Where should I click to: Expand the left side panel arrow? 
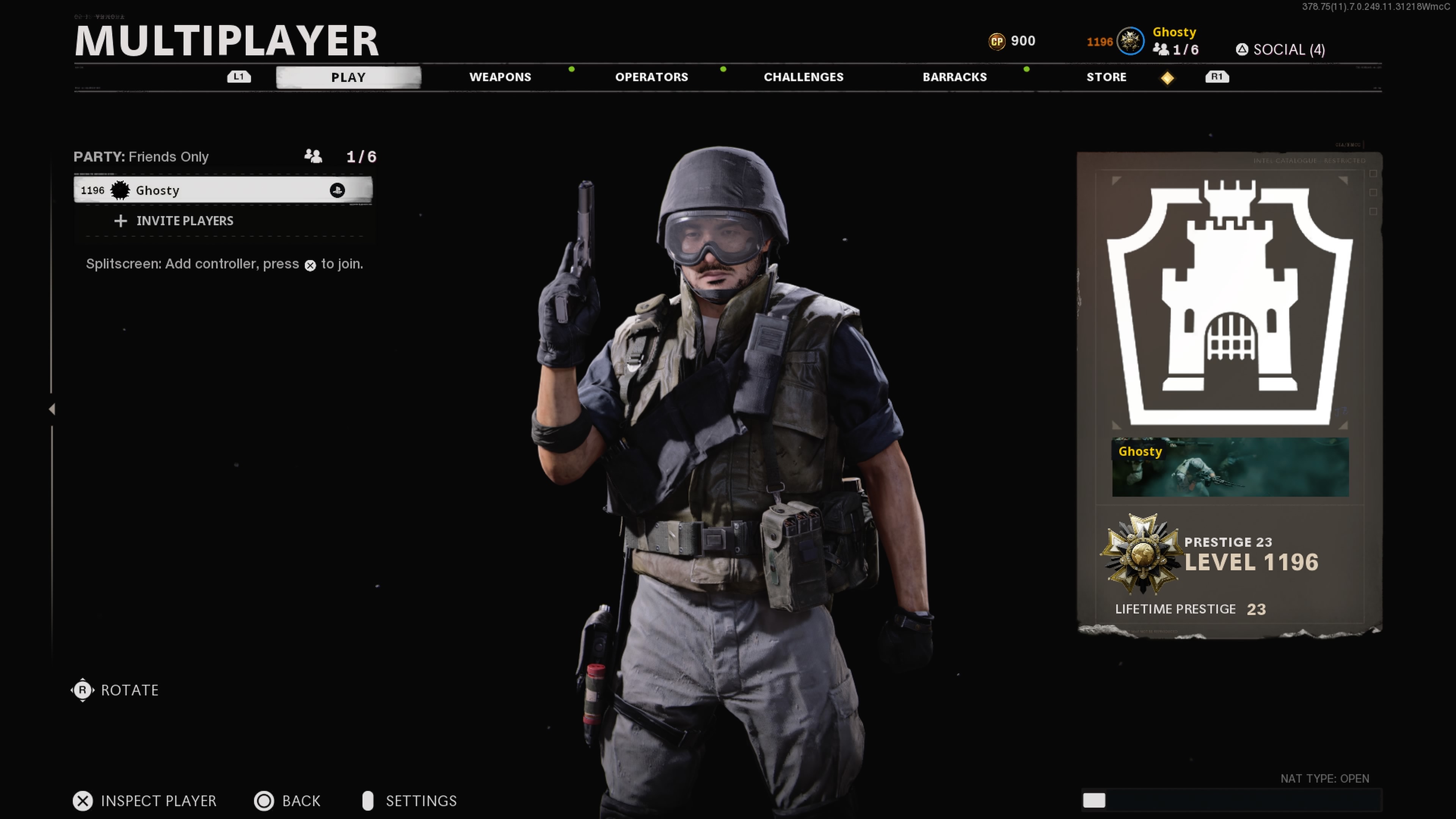pos(52,409)
